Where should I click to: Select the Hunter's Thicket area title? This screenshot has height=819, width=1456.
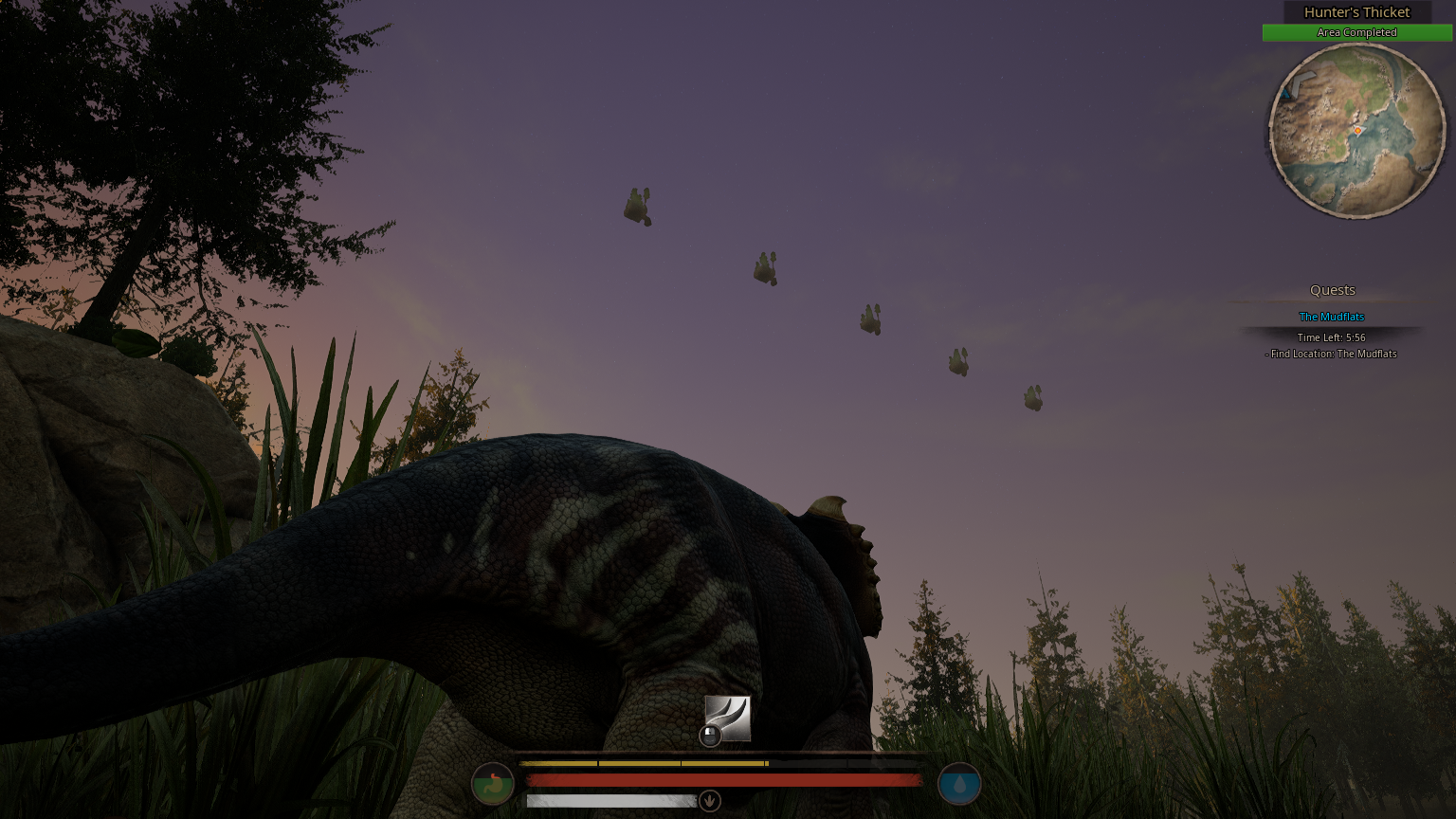click(1356, 12)
